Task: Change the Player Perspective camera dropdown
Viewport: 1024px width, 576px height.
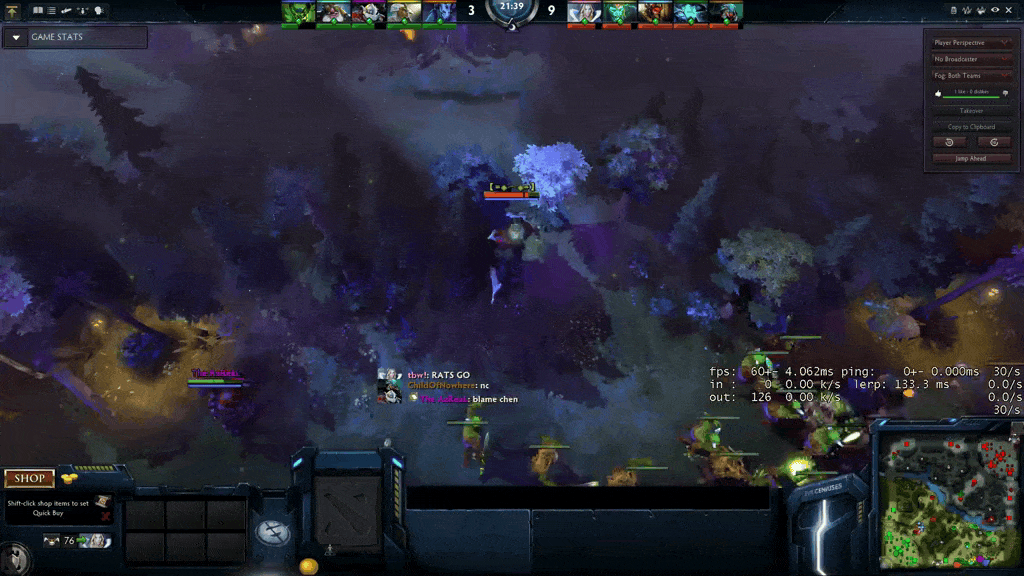Action: [971, 43]
